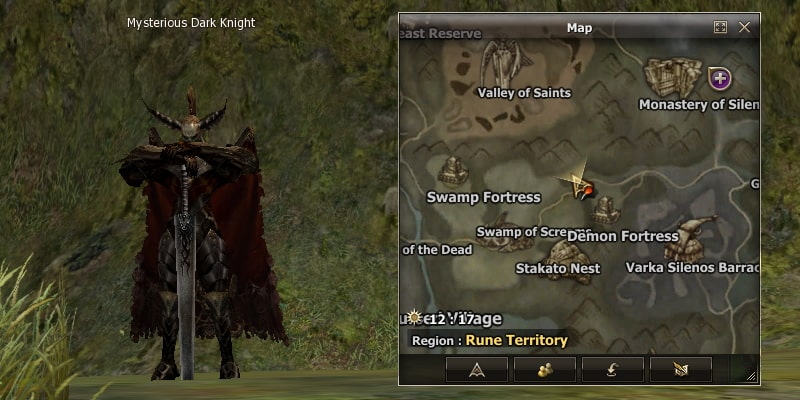800x400 pixels.
Task: Choose the Demon Fortress map marker
Action: tap(606, 211)
